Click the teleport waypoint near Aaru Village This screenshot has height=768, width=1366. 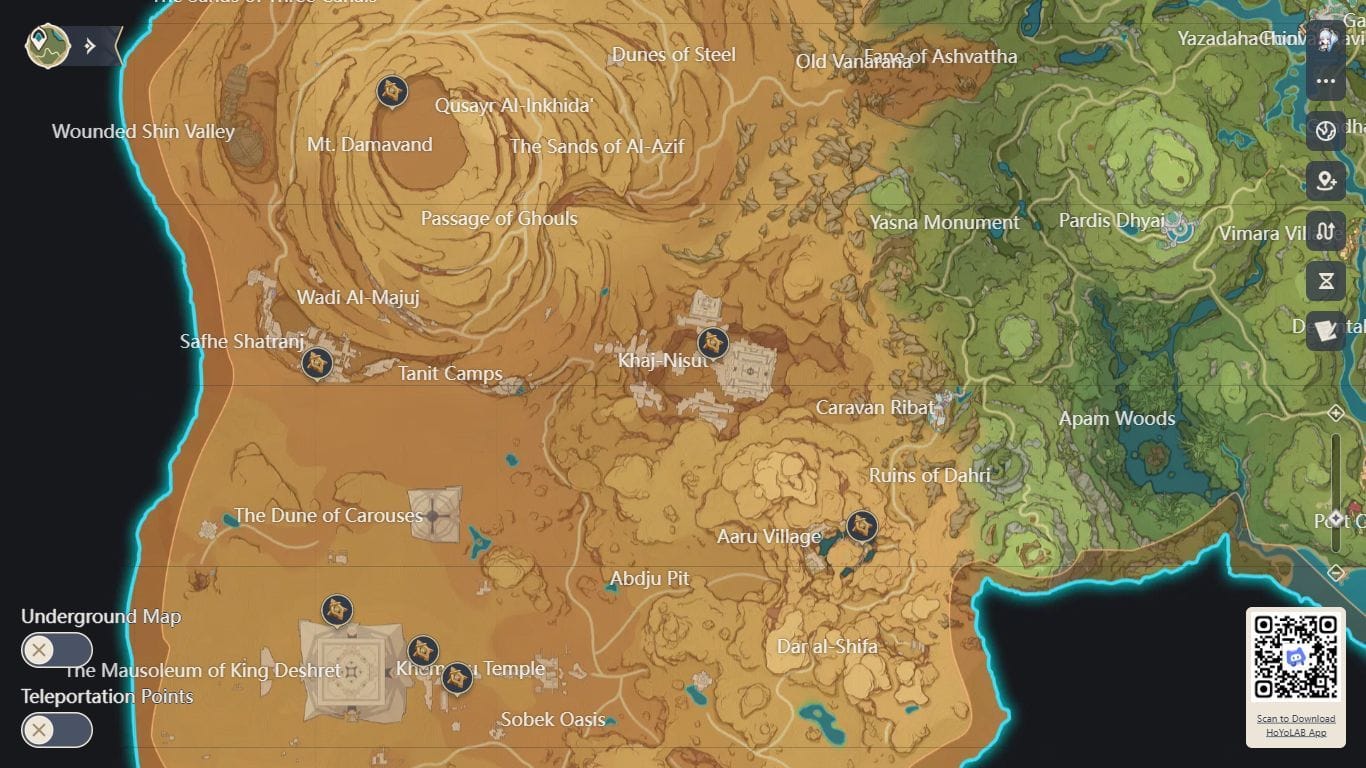click(x=861, y=525)
